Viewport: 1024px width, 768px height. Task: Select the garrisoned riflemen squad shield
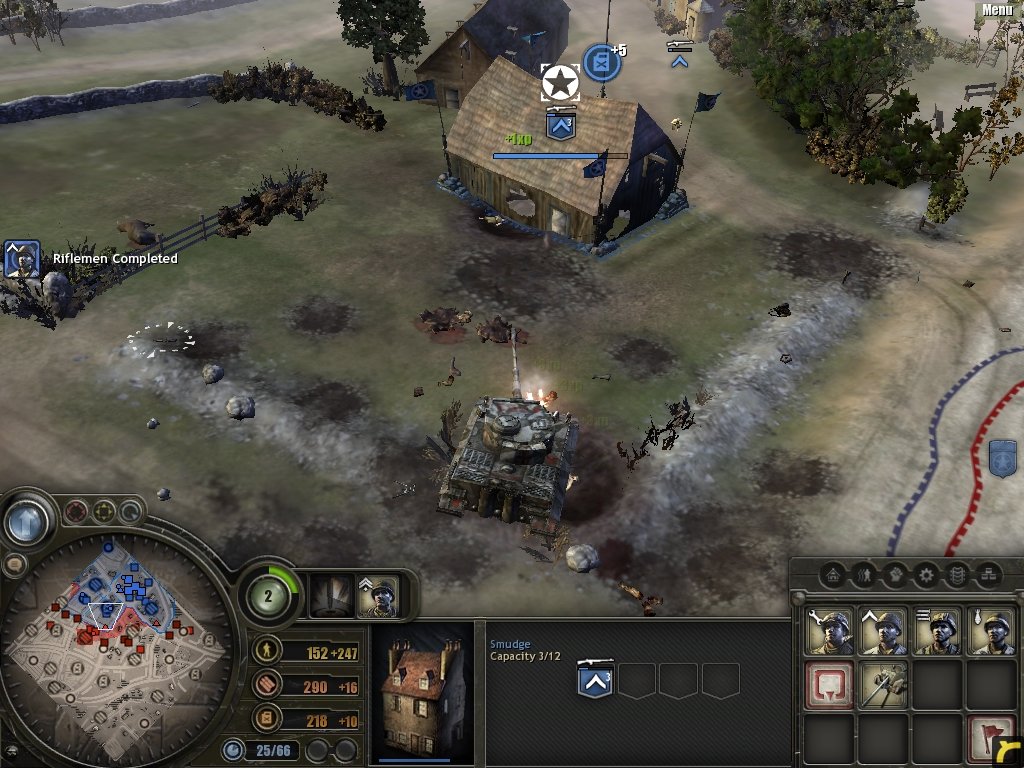[x=597, y=681]
